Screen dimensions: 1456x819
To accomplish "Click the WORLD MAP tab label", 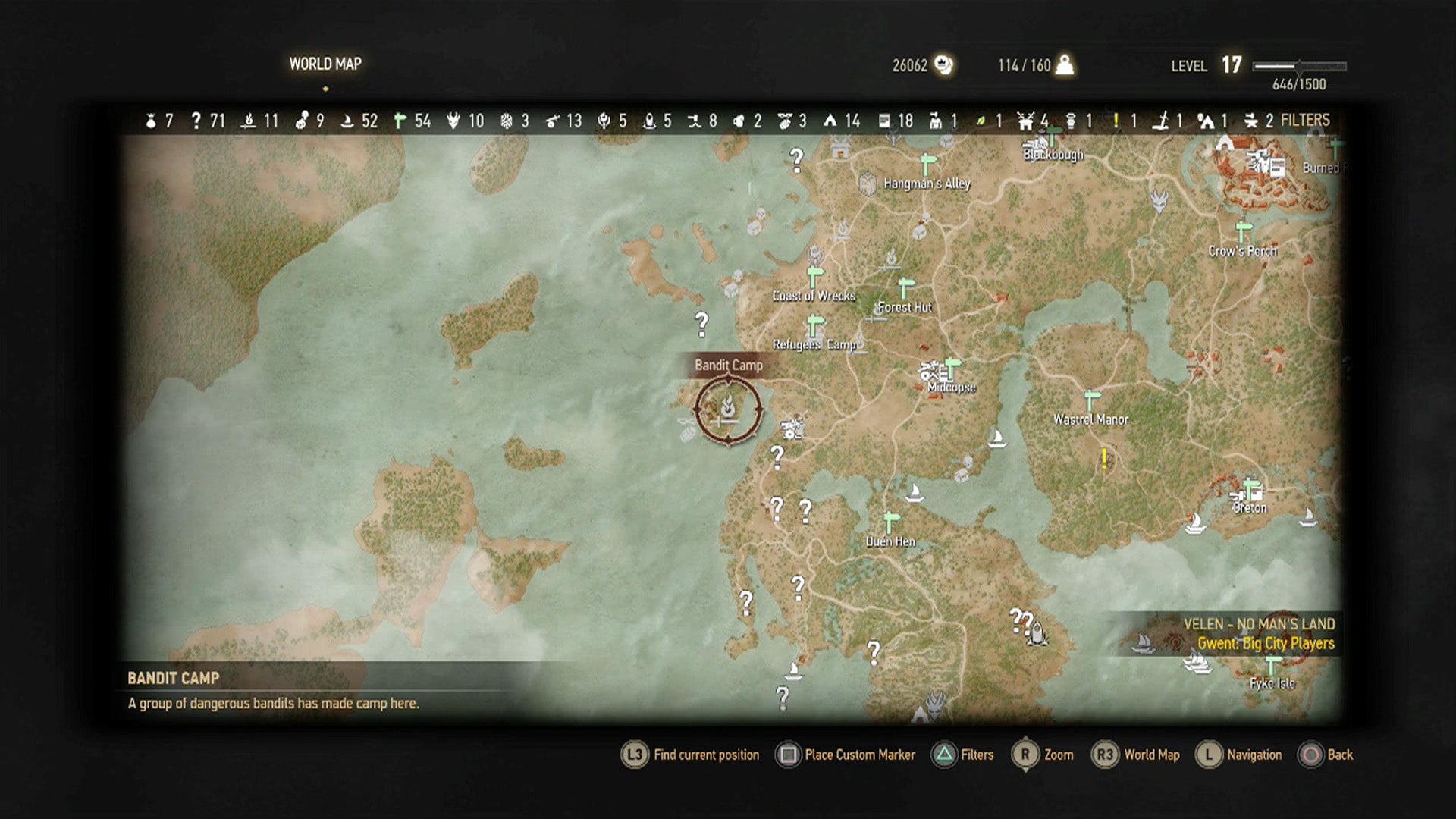I will coord(325,64).
